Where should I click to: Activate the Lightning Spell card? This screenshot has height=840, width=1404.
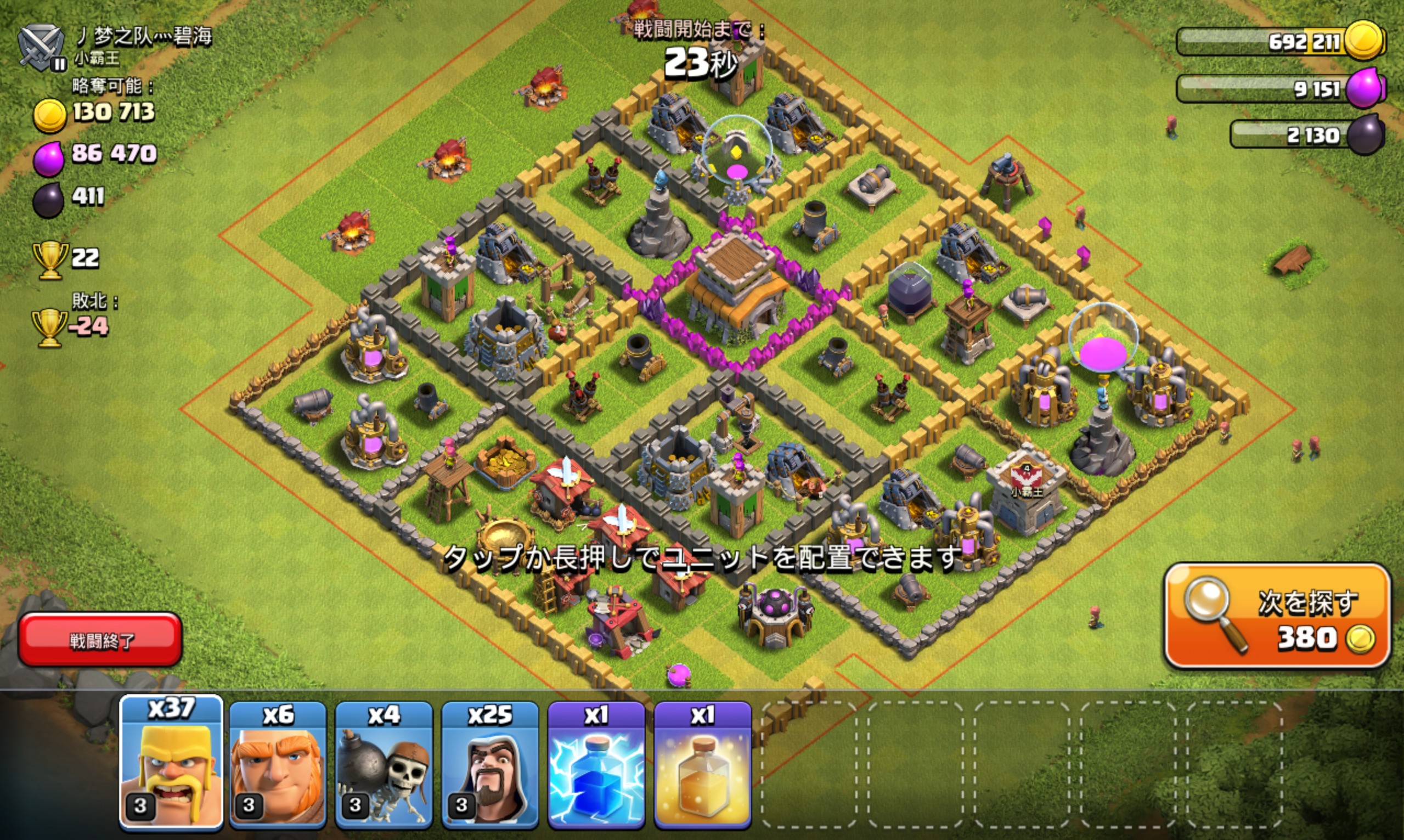[596, 765]
